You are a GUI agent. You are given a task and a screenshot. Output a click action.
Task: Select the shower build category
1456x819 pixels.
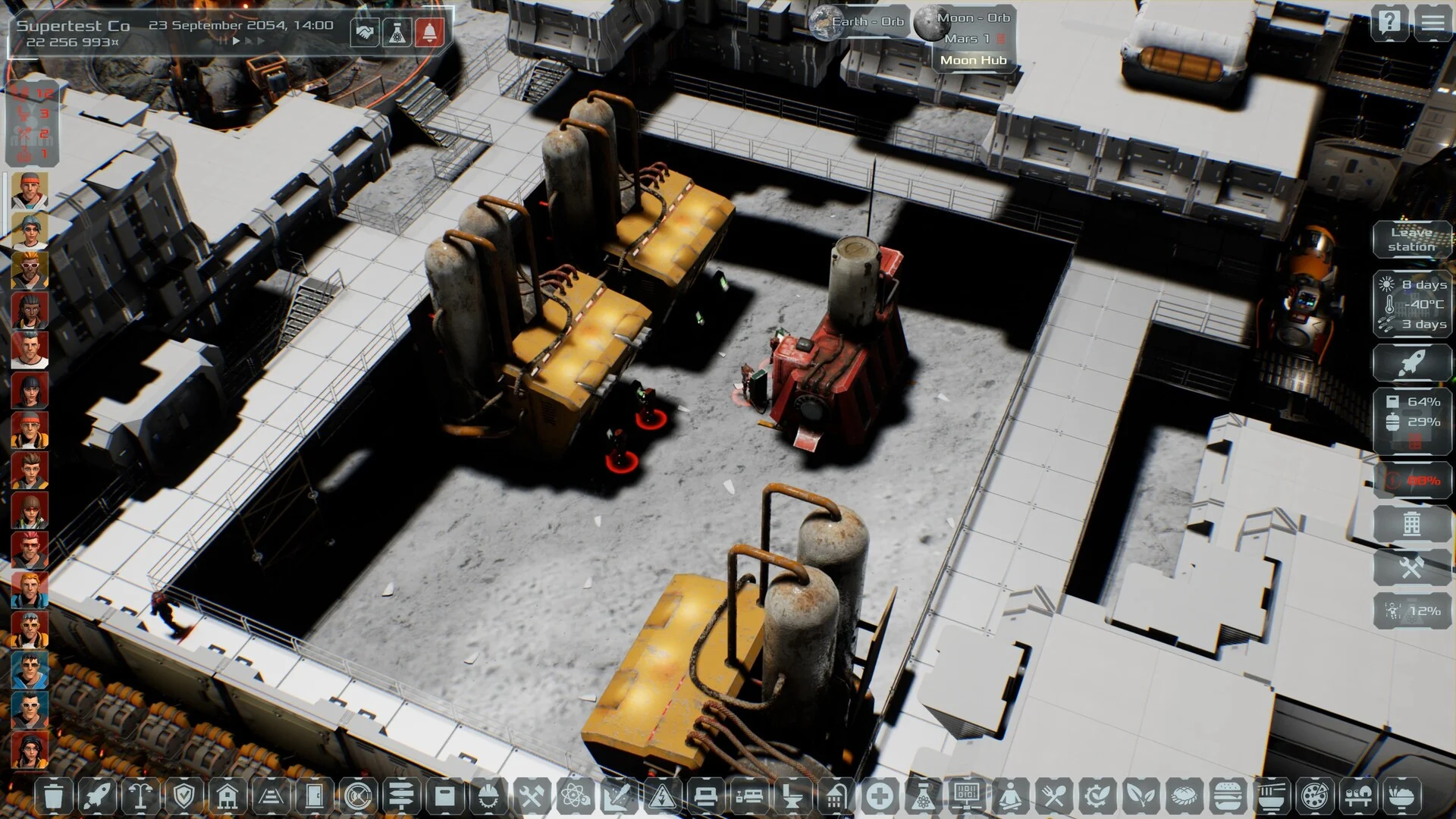[x=835, y=797]
